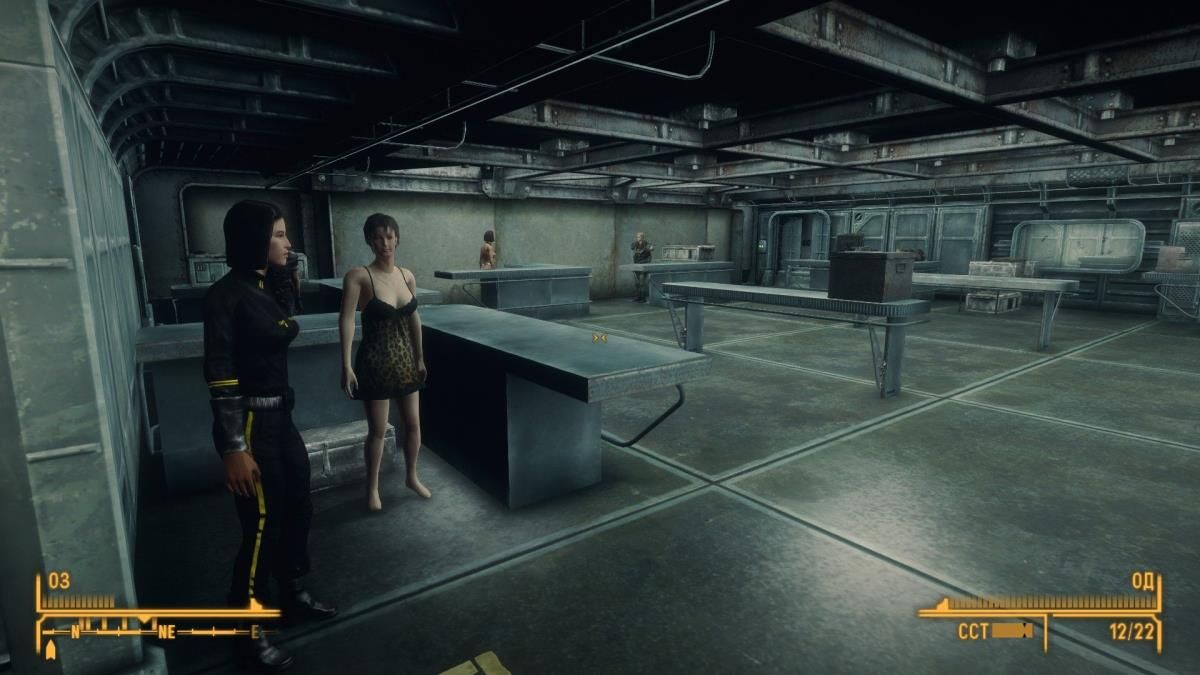Click the compass strip showing N, NE, E

(160, 632)
